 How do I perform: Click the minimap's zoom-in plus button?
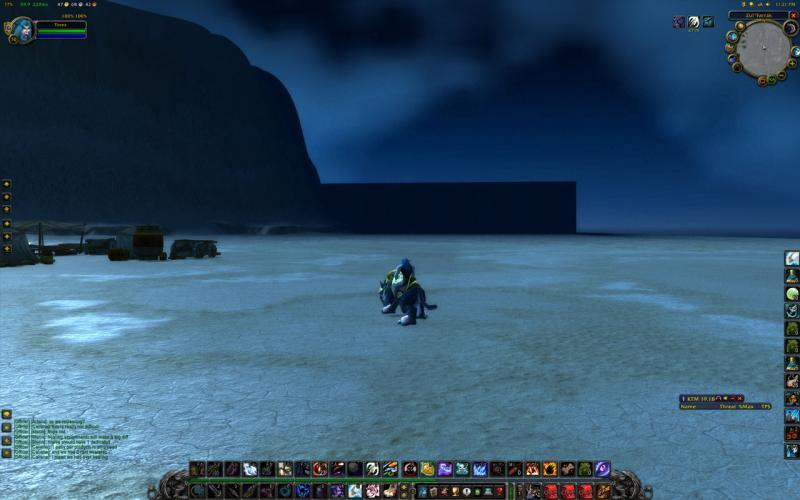click(791, 62)
